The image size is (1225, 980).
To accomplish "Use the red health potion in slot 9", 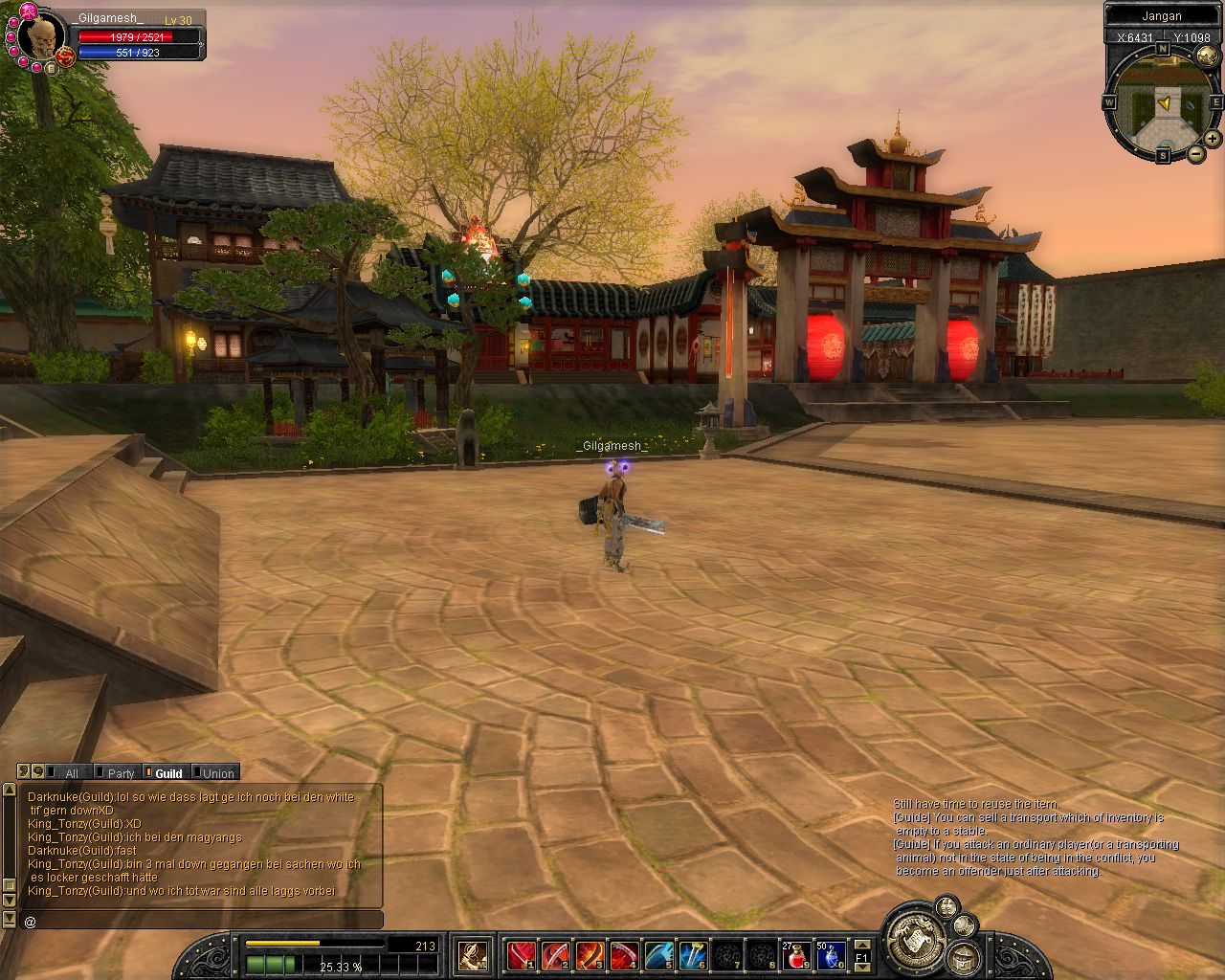I will point(796,954).
